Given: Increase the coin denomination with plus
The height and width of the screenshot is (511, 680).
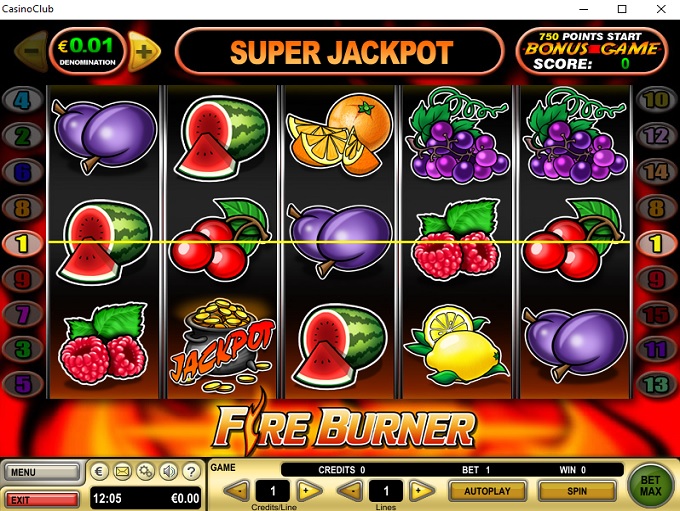Looking at the screenshot, I should click(144, 49).
